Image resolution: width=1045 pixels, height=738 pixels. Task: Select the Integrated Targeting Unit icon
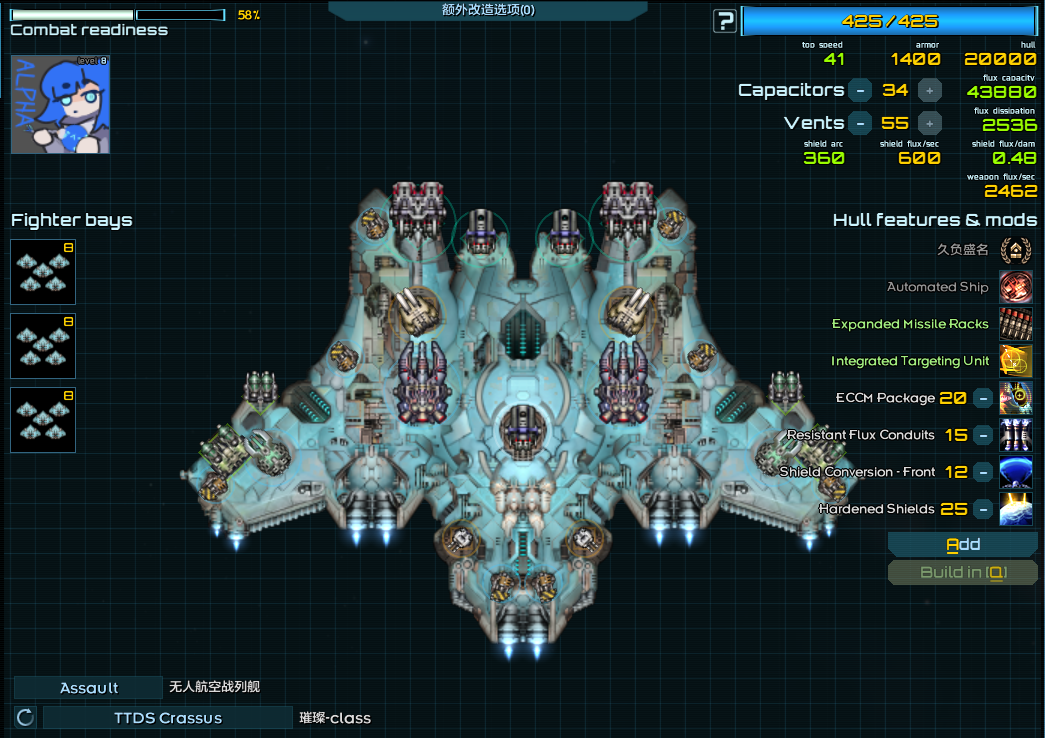(1015, 361)
